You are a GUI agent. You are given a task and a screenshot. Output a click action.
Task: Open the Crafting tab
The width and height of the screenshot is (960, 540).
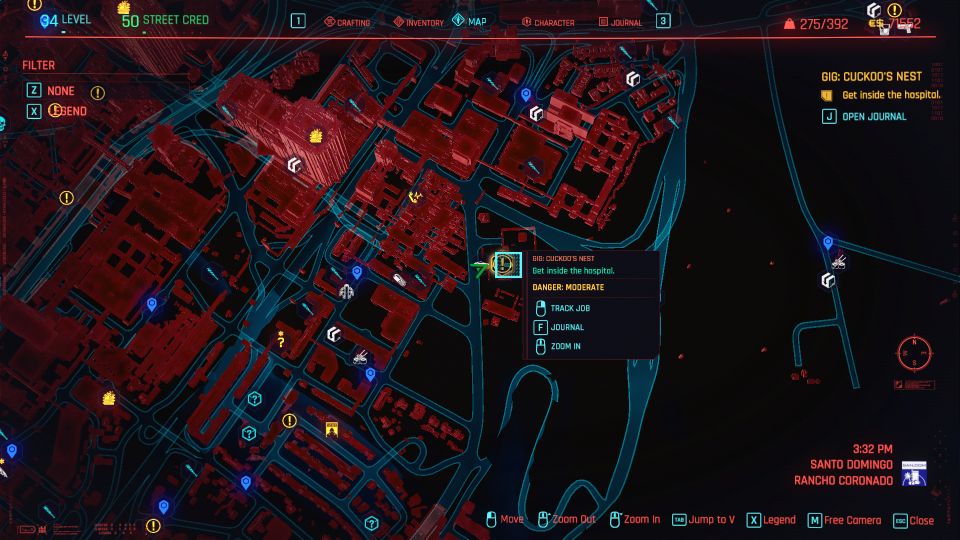[348, 21]
